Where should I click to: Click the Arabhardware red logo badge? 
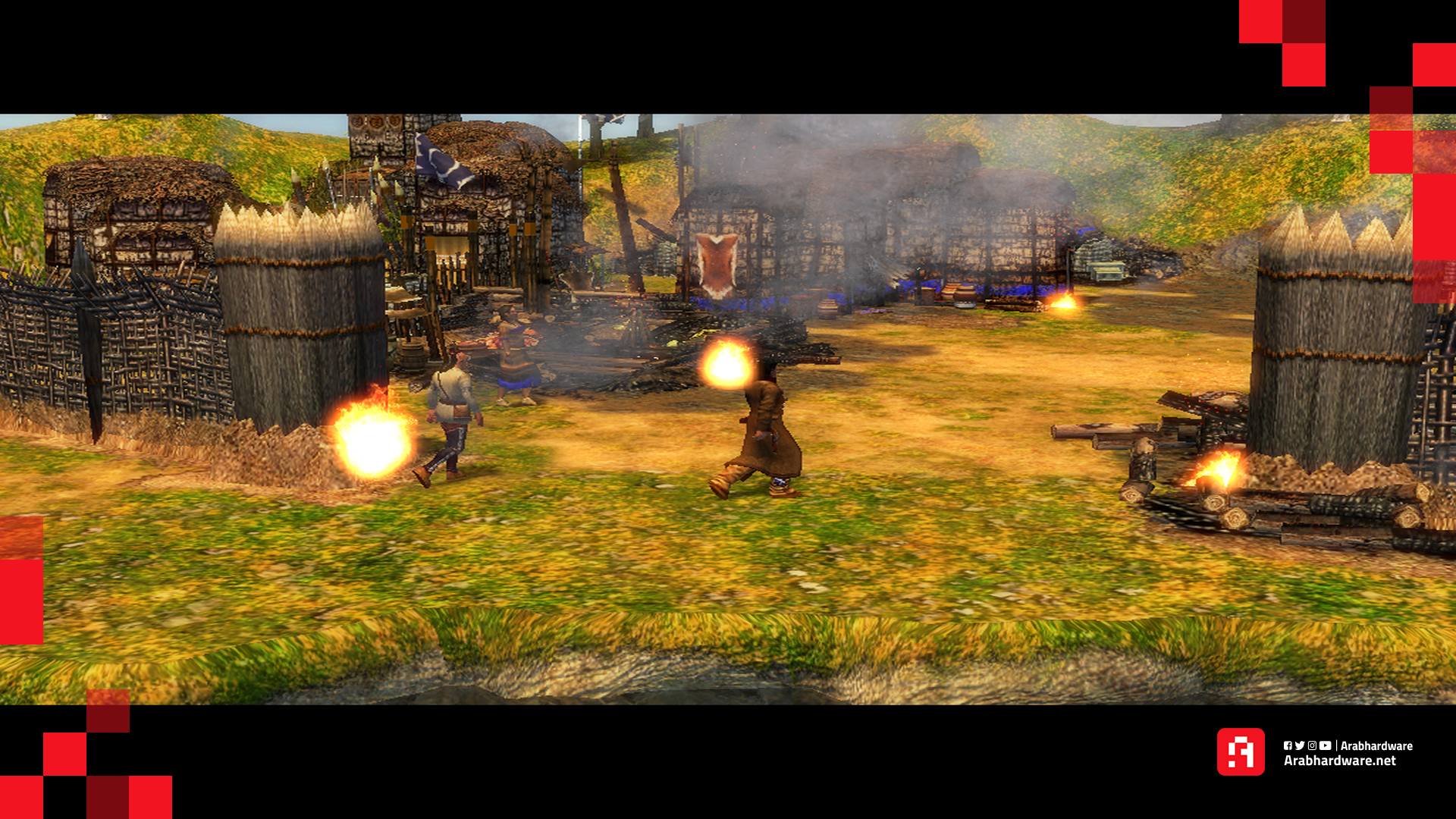pyautogui.click(x=1240, y=752)
